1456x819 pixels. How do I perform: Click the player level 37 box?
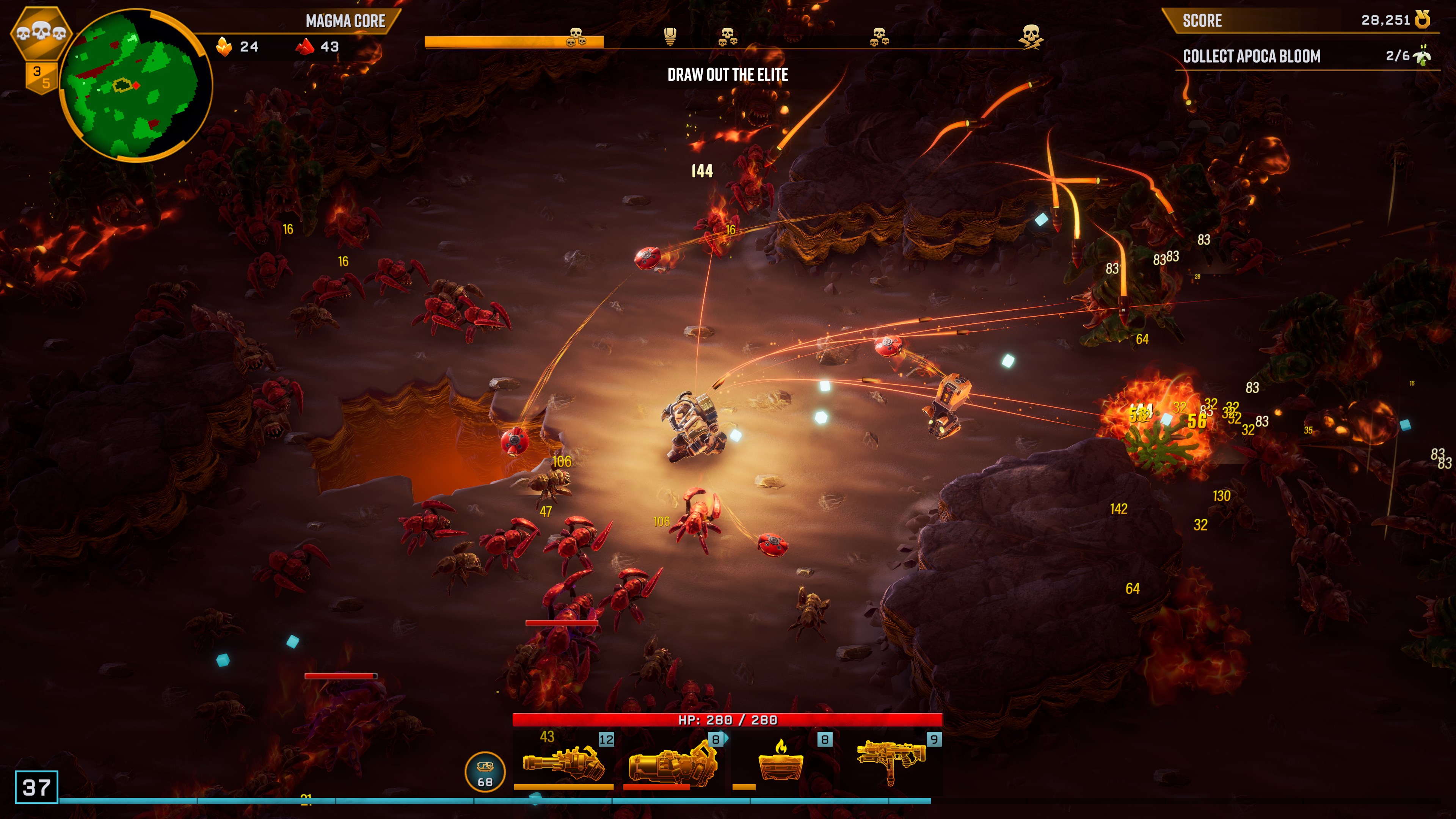point(37,787)
